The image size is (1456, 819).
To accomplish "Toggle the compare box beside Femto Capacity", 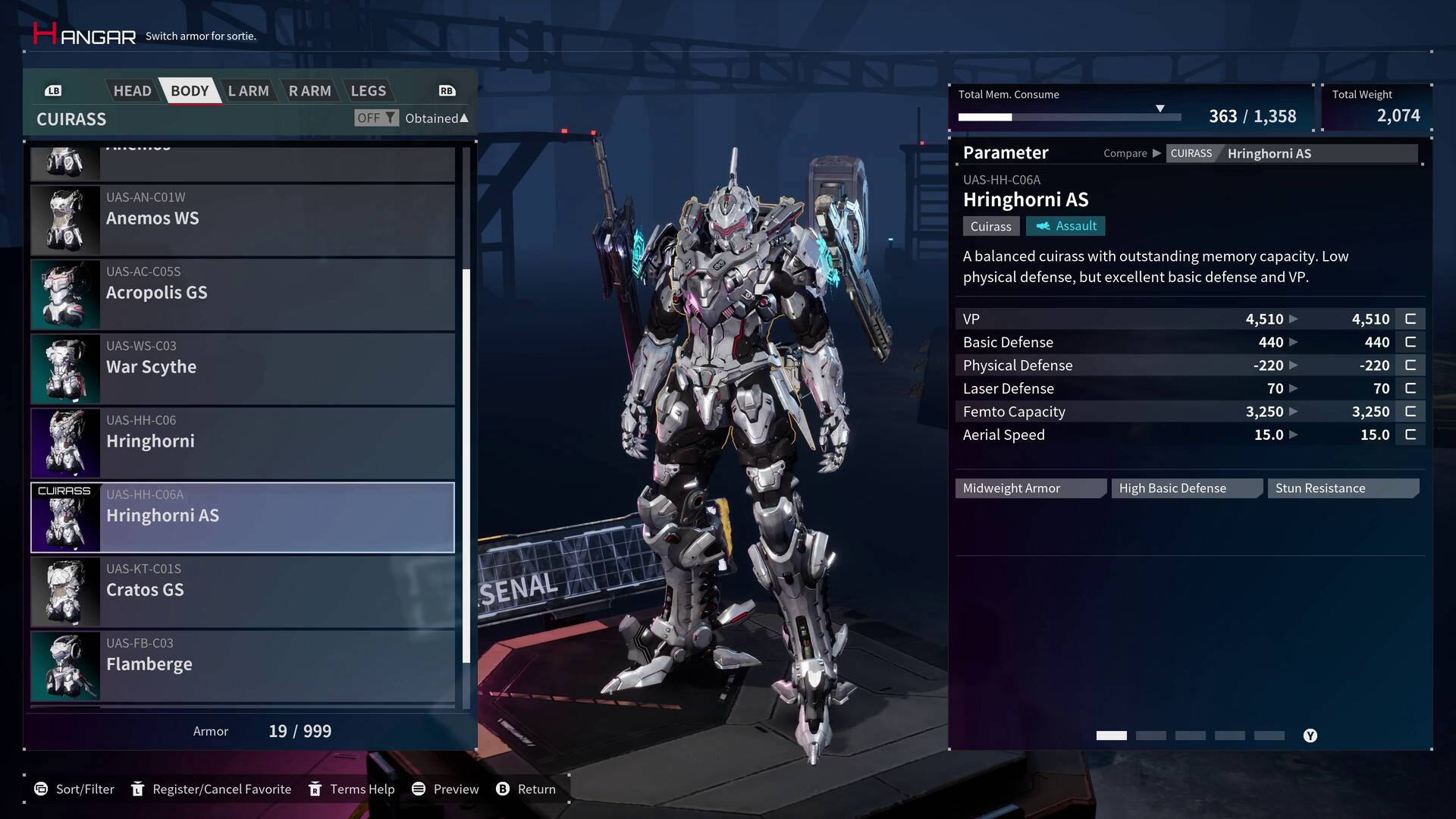I will (x=1410, y=411).
